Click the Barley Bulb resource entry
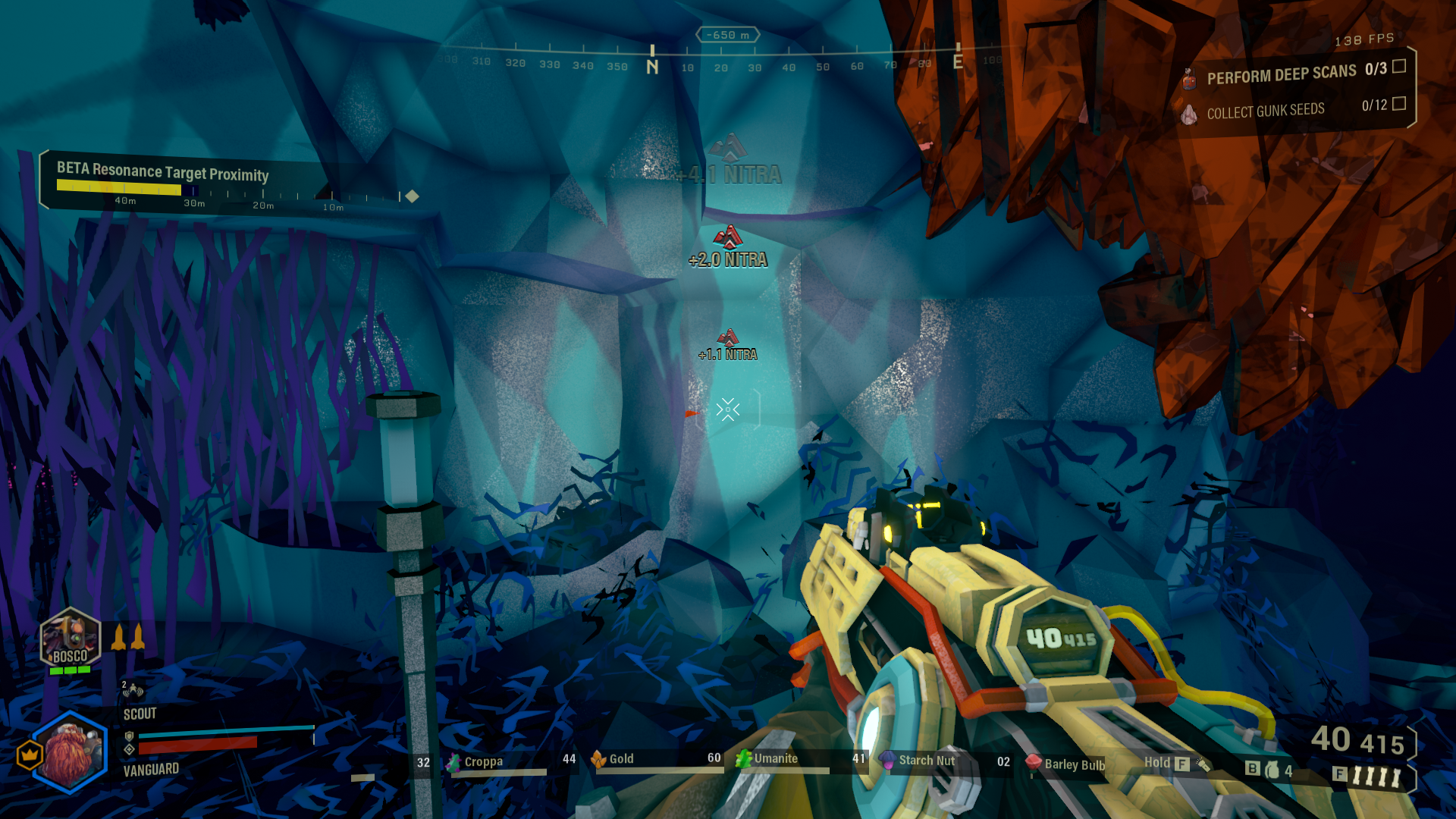Viewport: 1456px width, 819px height. click(x=1073, y=764)
